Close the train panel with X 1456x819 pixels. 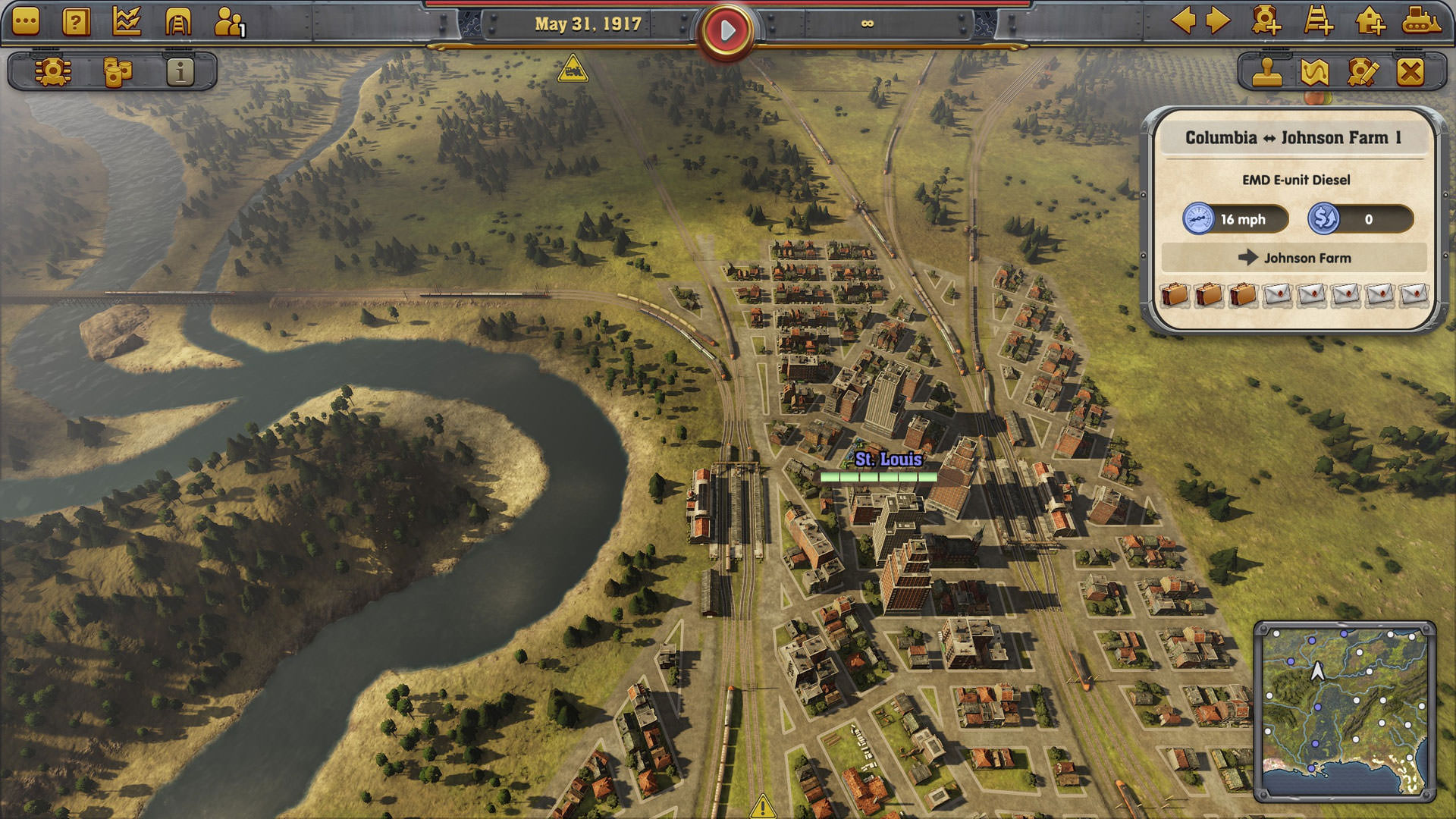pyautogui.click(x=1410, y=72)
